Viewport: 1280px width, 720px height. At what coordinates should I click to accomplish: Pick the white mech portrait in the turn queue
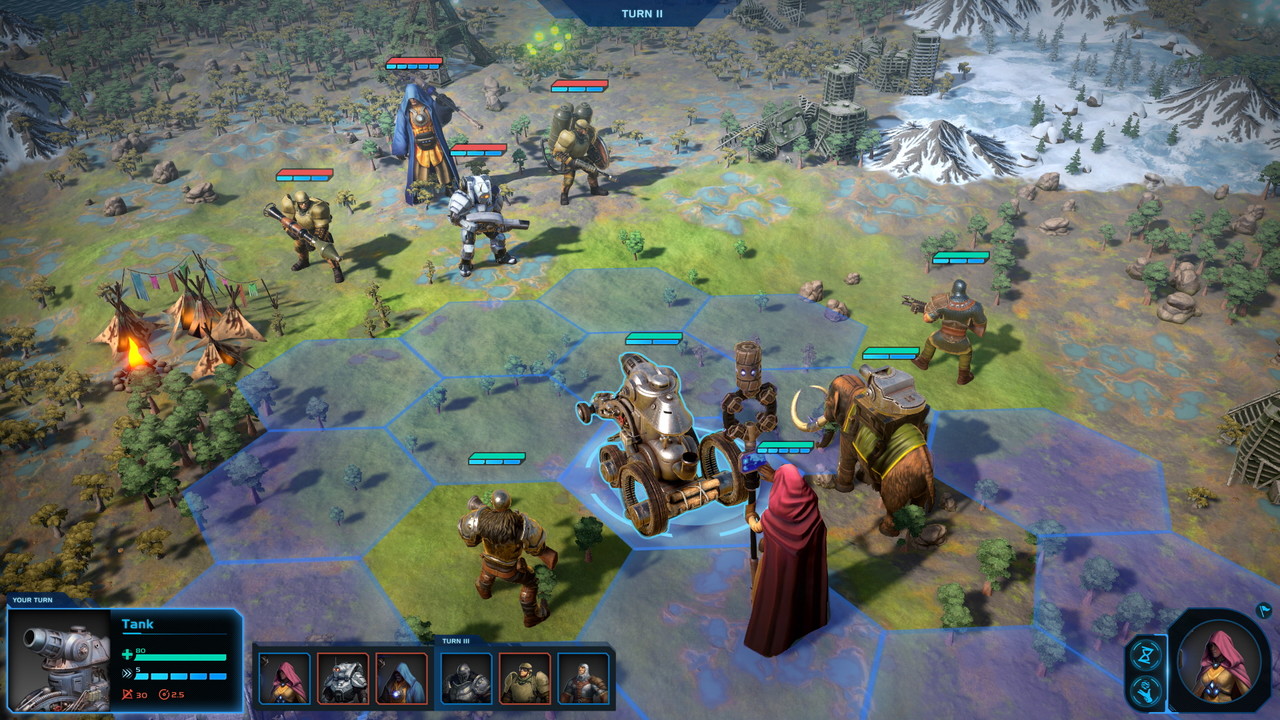pyautogui.click(x=343, y=678)
